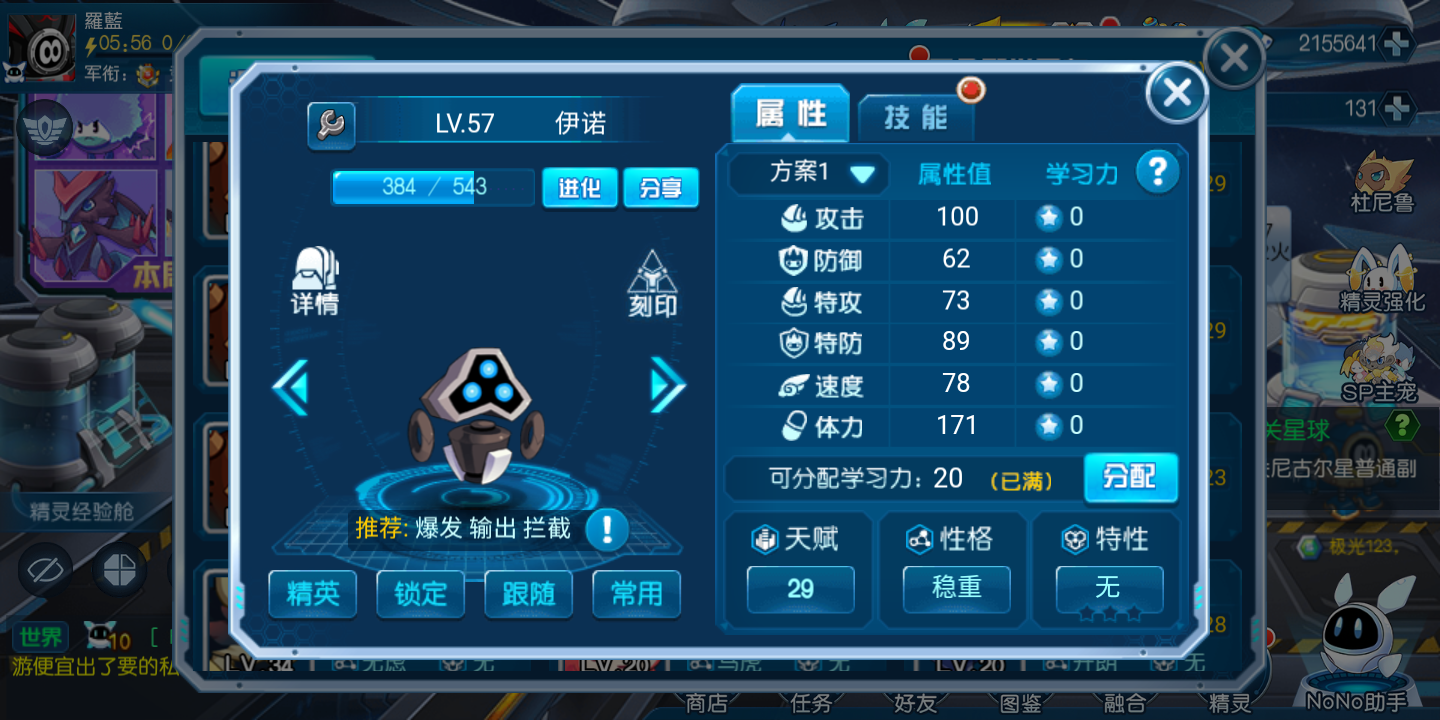Open the learning power help question mark

coord(1157,172)
